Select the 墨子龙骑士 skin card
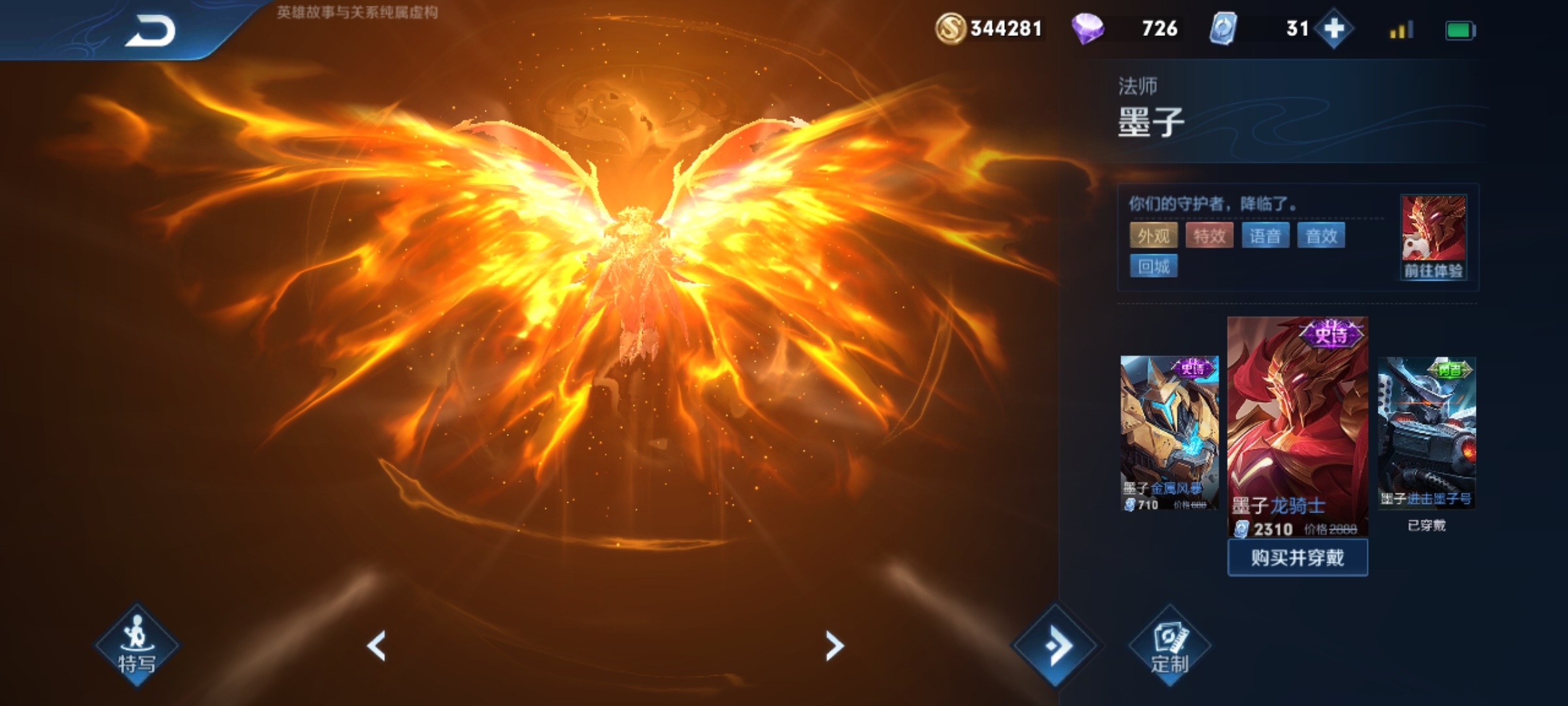This screenshot has height=706, width=1568. tap(1298, 425)
